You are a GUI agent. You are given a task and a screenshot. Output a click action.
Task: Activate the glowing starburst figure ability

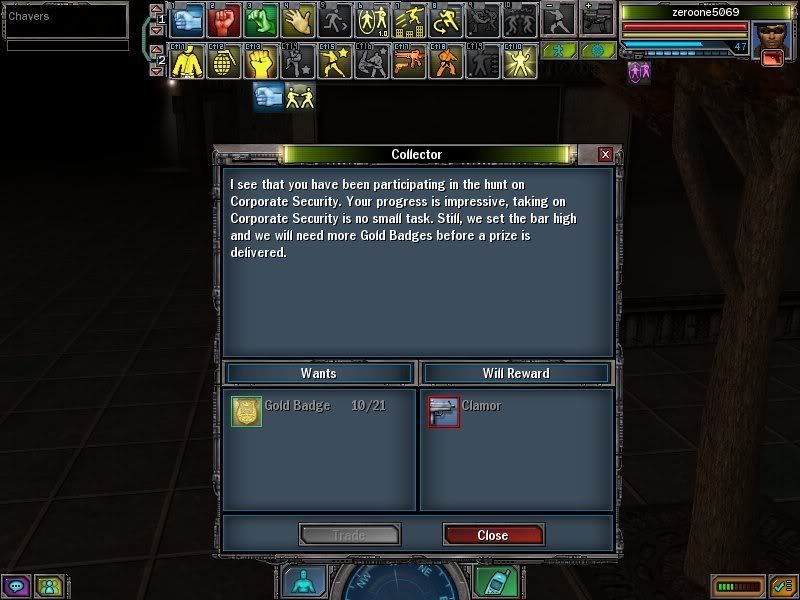point(518,62)
